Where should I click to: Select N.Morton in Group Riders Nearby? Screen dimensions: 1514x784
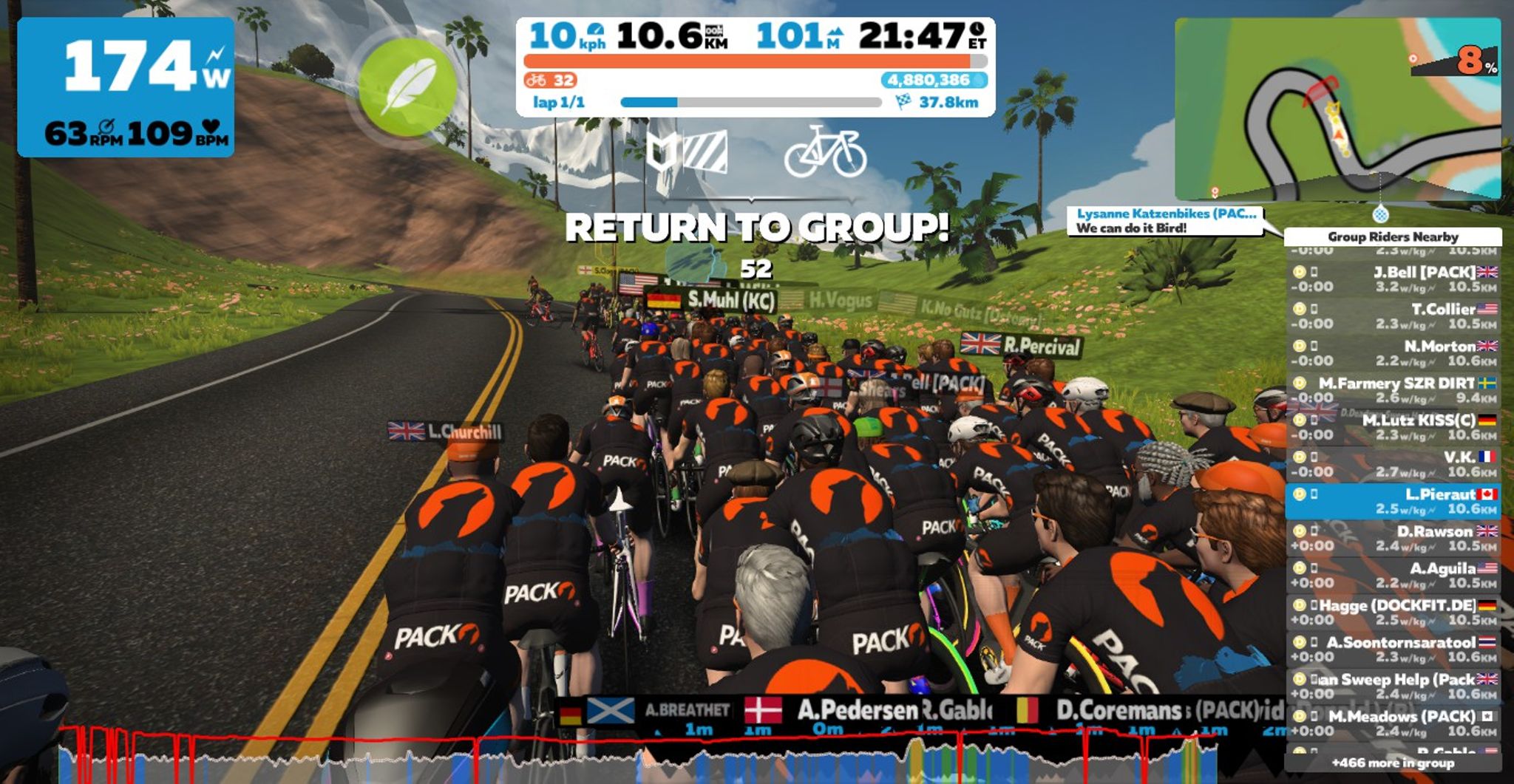[1394, 353]
